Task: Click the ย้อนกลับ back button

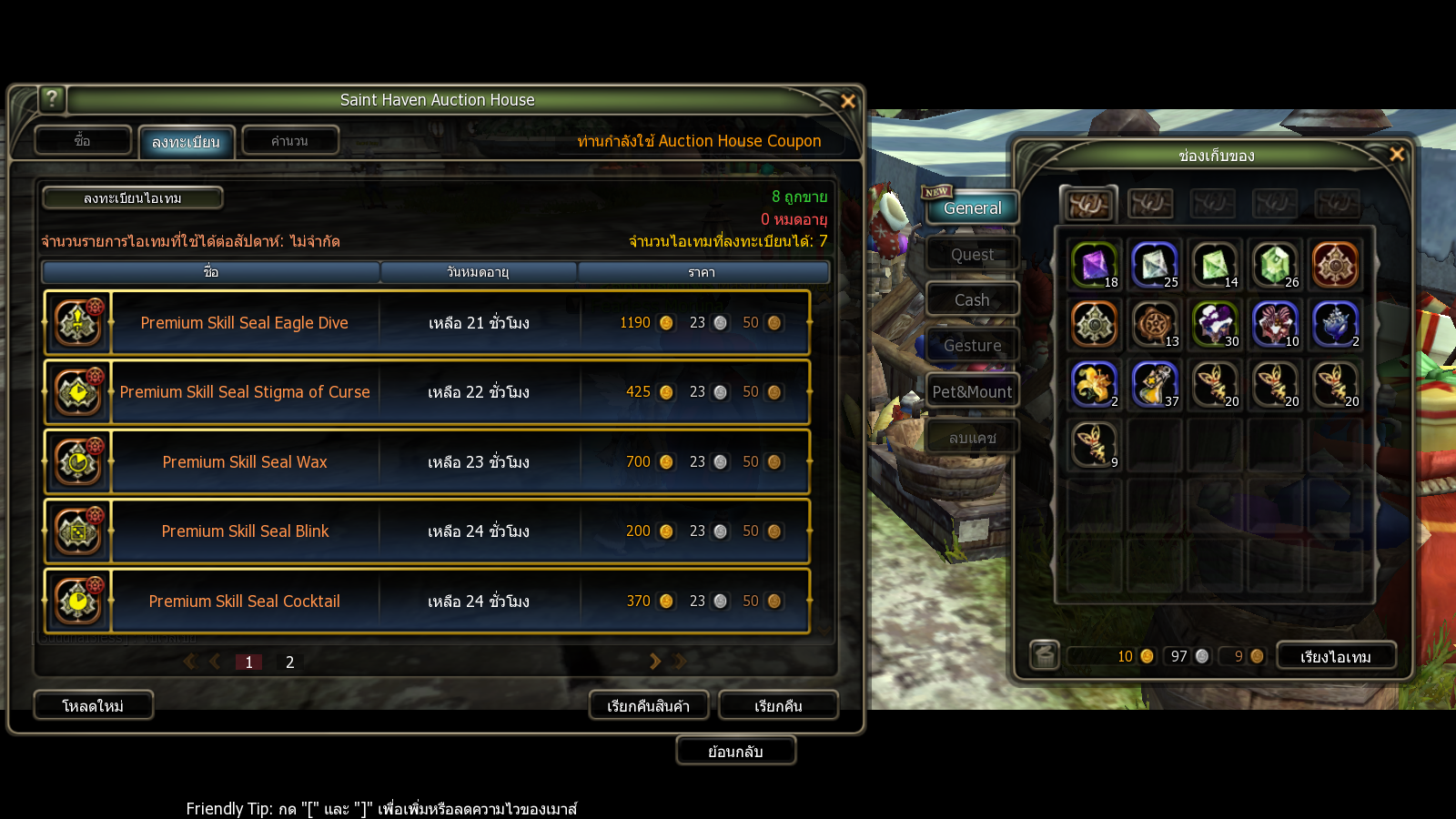Action: [735, 752]
